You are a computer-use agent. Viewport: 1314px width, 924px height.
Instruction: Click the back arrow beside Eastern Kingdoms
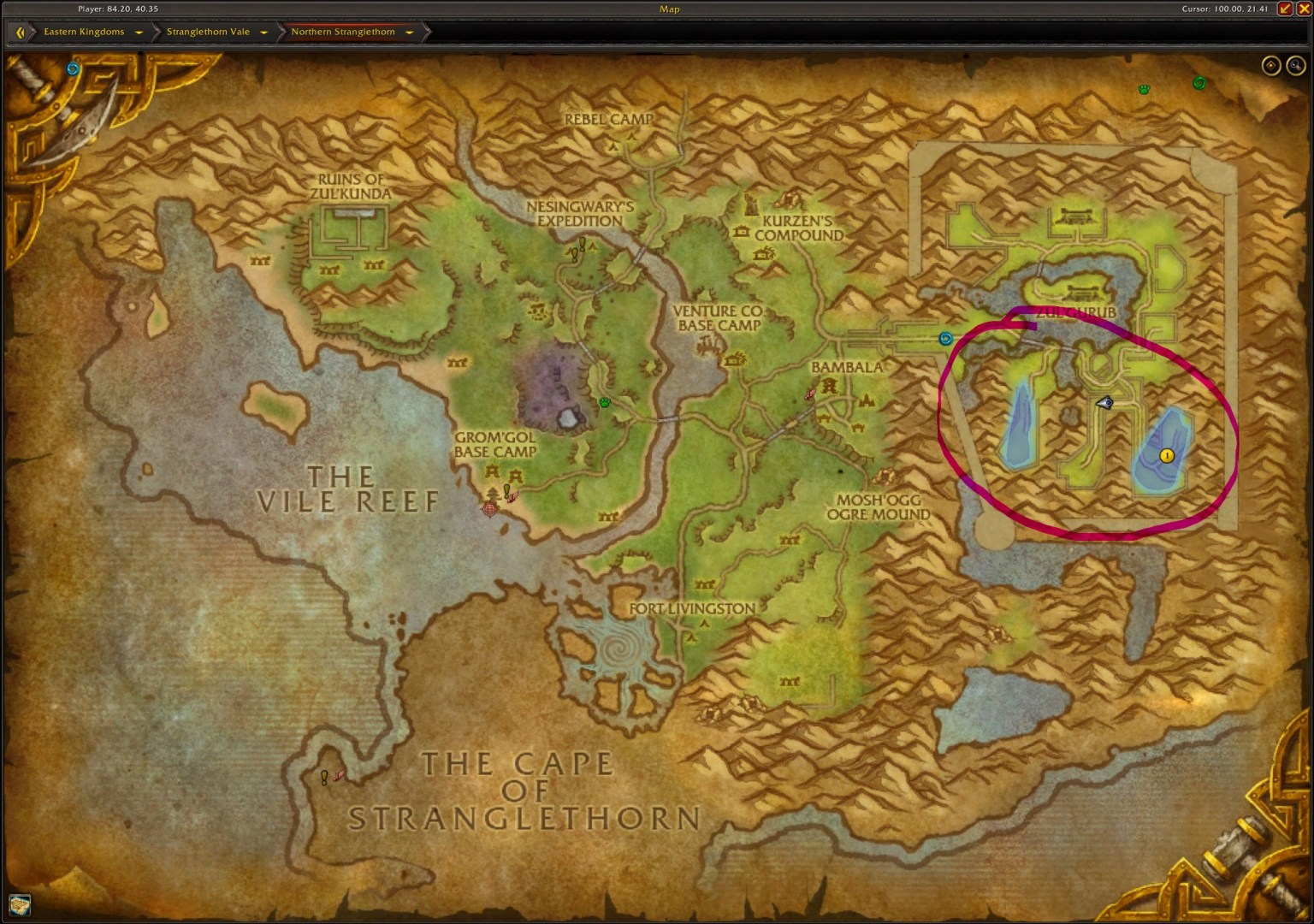pyautogui.click(x=20, y=32)
